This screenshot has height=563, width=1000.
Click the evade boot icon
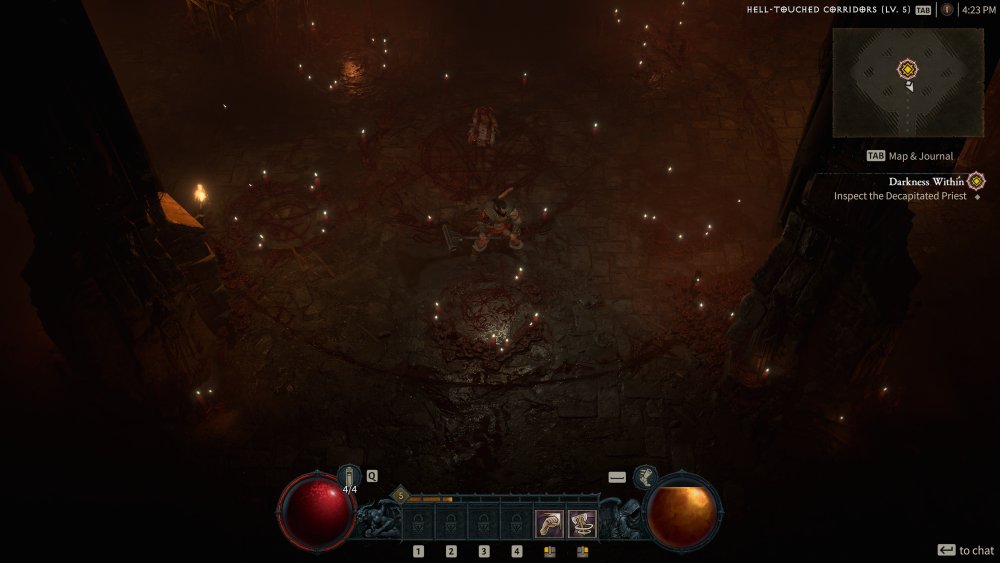(x=645, y=476)
